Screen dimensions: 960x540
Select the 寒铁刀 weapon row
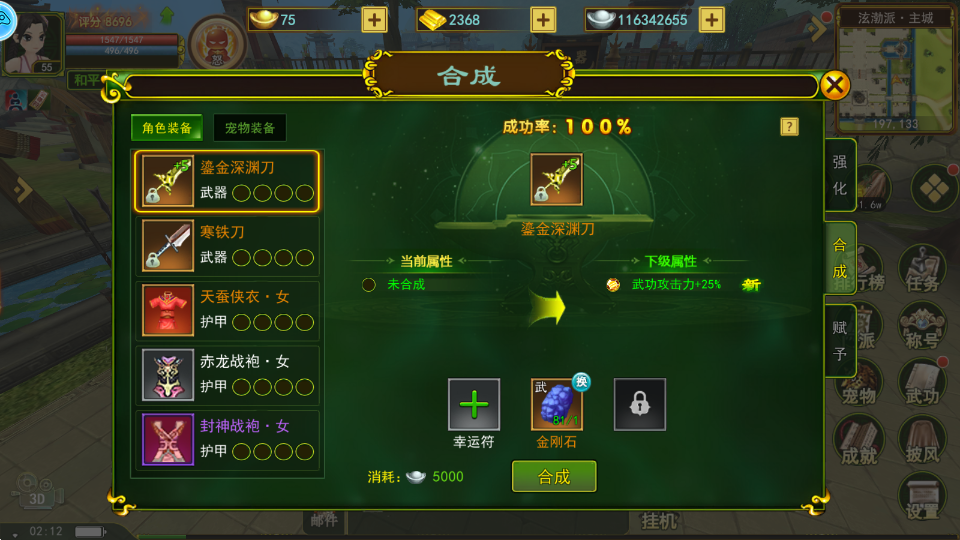227,245
